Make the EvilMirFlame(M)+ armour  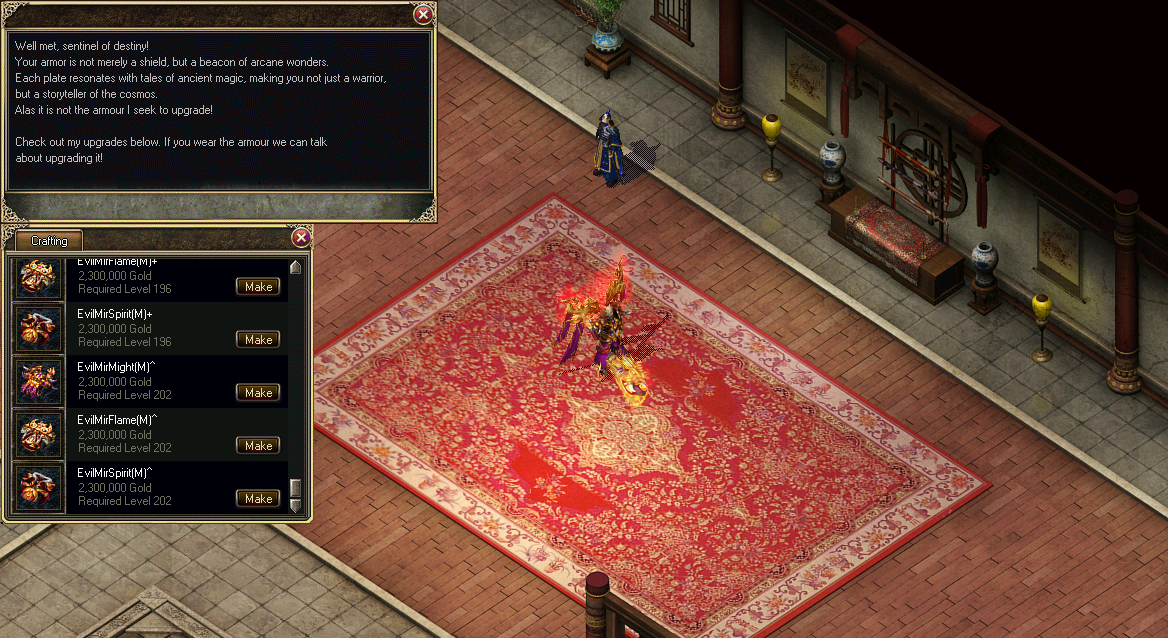pos(258,287)
